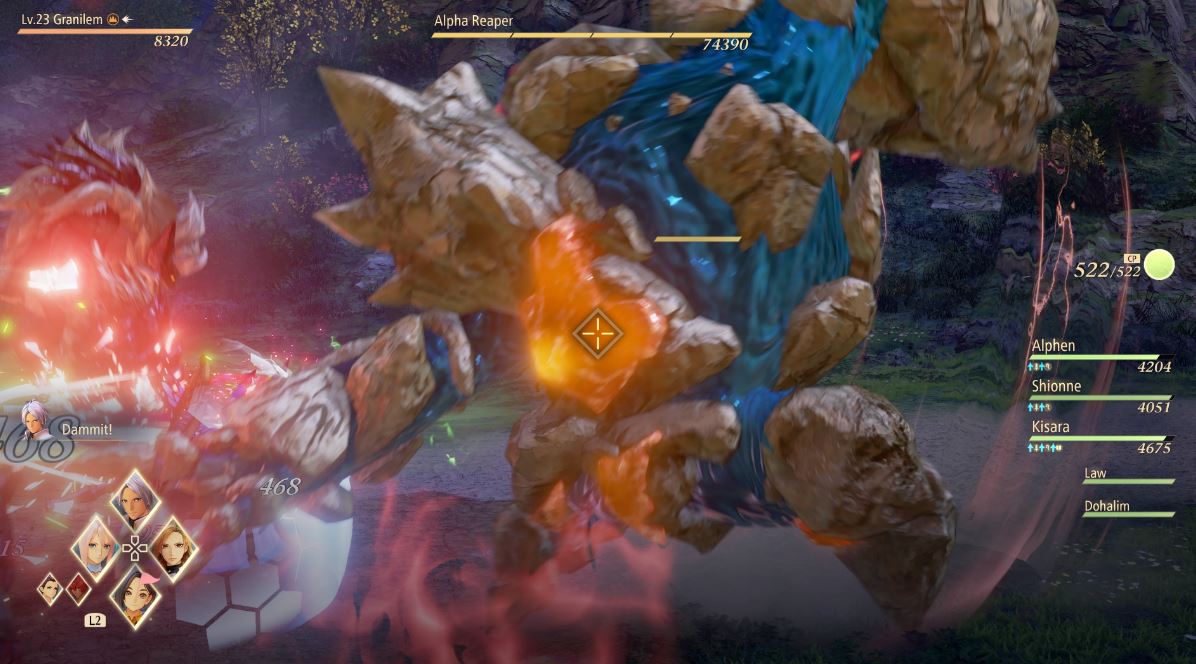This screenshot has height=664, width=1196.
Task: Pick the small dark-haired reserve portrait
Action: (50, 589)
